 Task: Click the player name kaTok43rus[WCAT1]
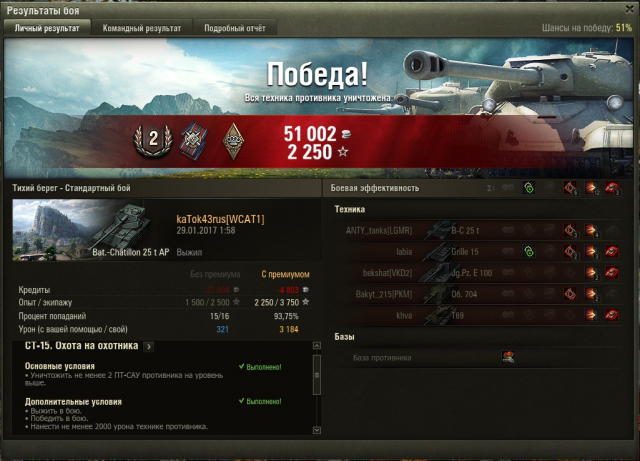[x=220, y=218]
